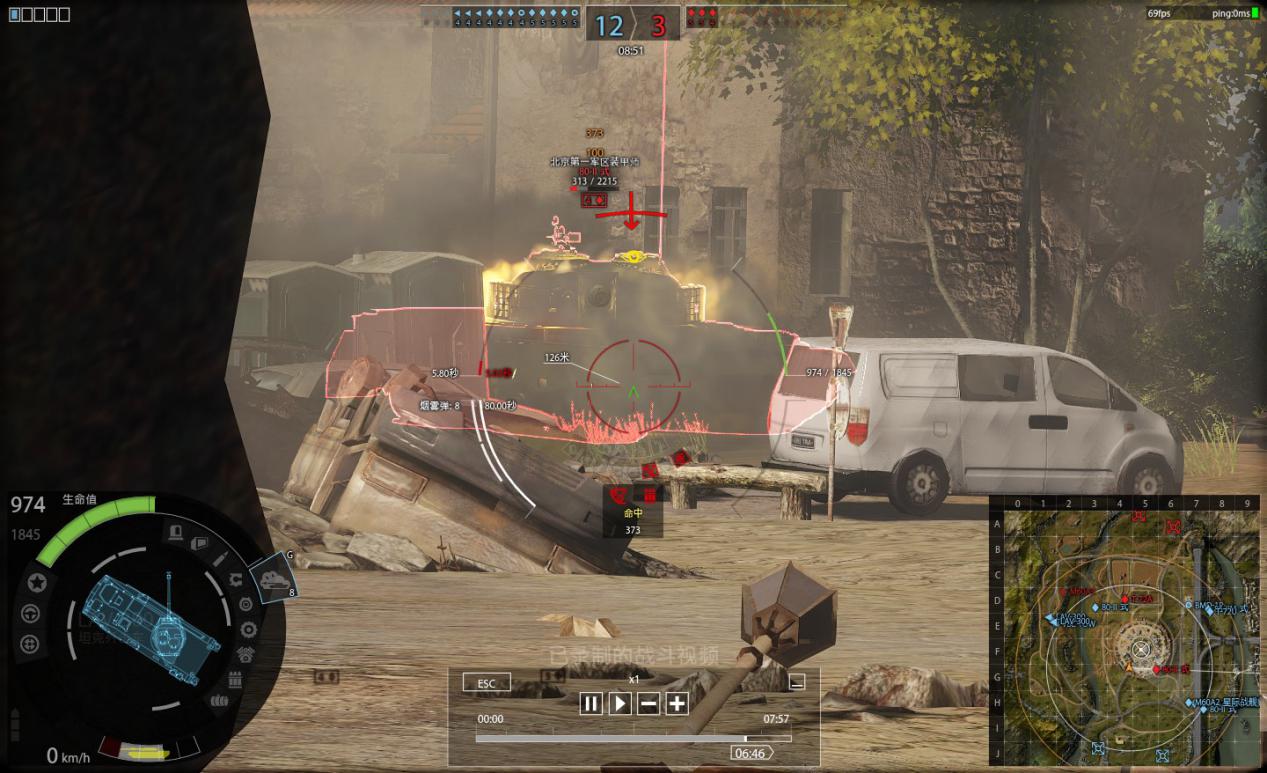Image resolution: width=1267 pixels, height=773 pixels.
Task: Activate the smoke grenade ability
Action: pyautogui.click(x=273, y=579)
